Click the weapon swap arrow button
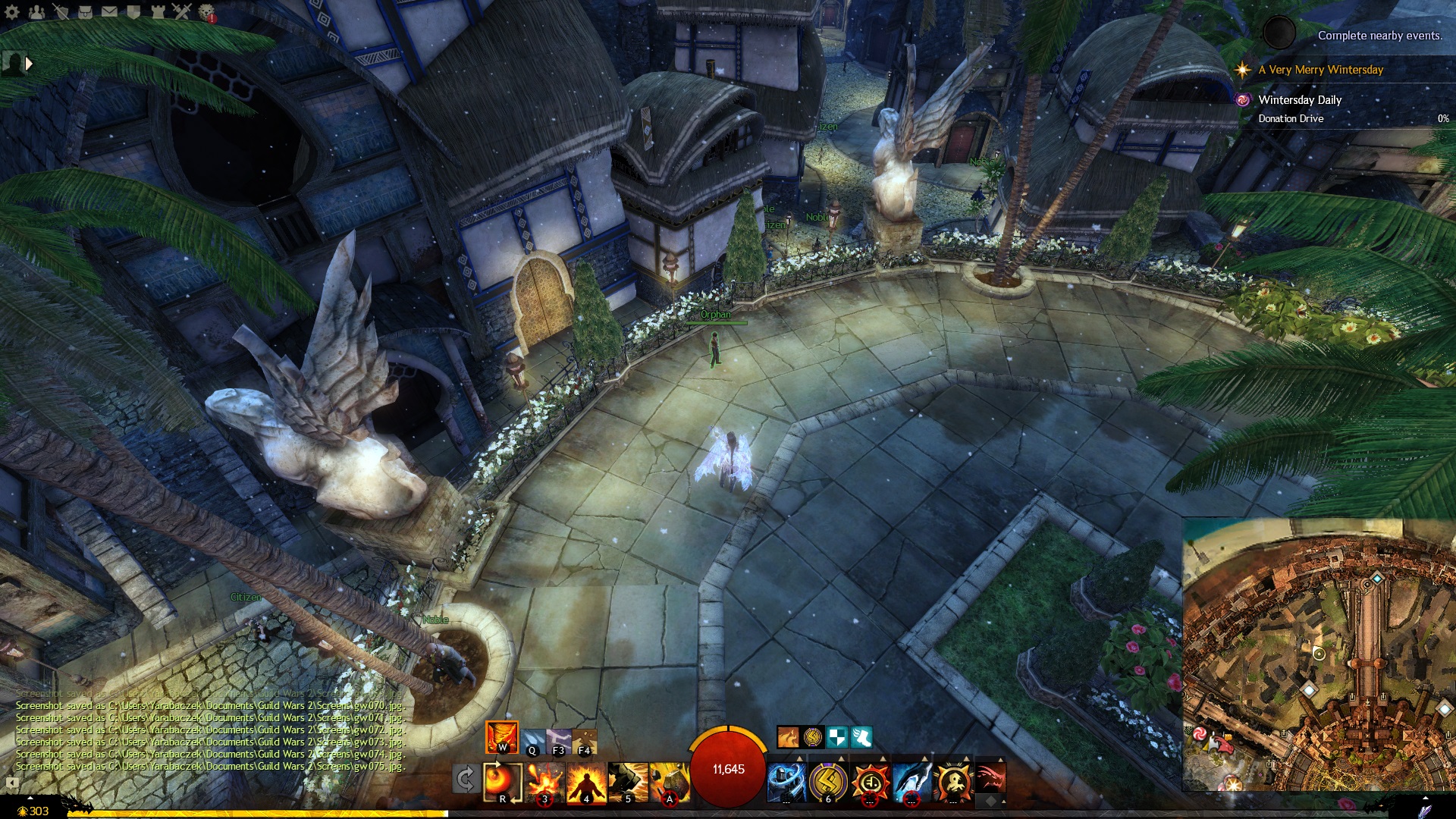The height and width of the screenshot is (819, 1456). [466, 779]
